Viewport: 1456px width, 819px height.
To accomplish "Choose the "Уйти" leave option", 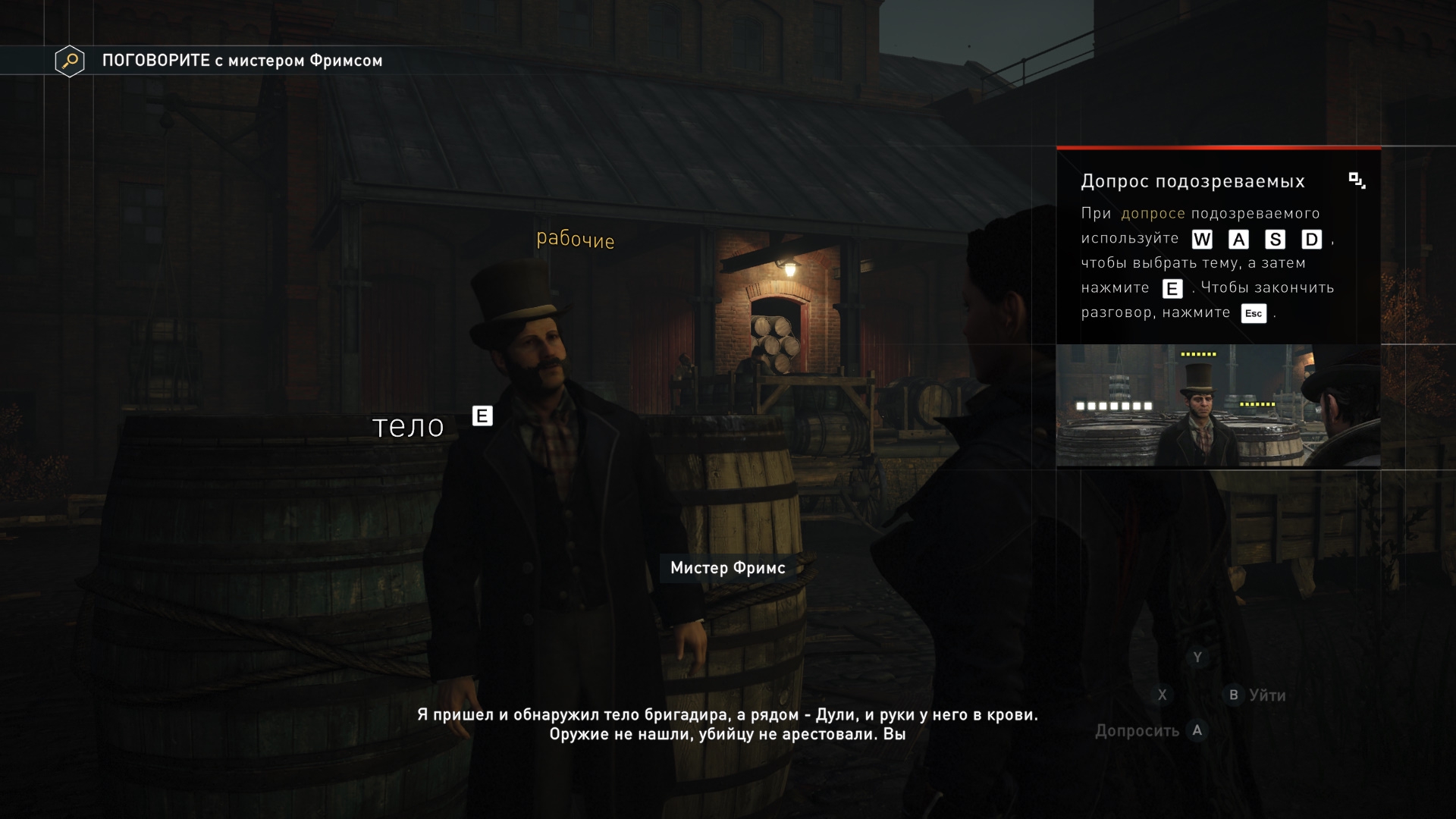I will 1266,695.
